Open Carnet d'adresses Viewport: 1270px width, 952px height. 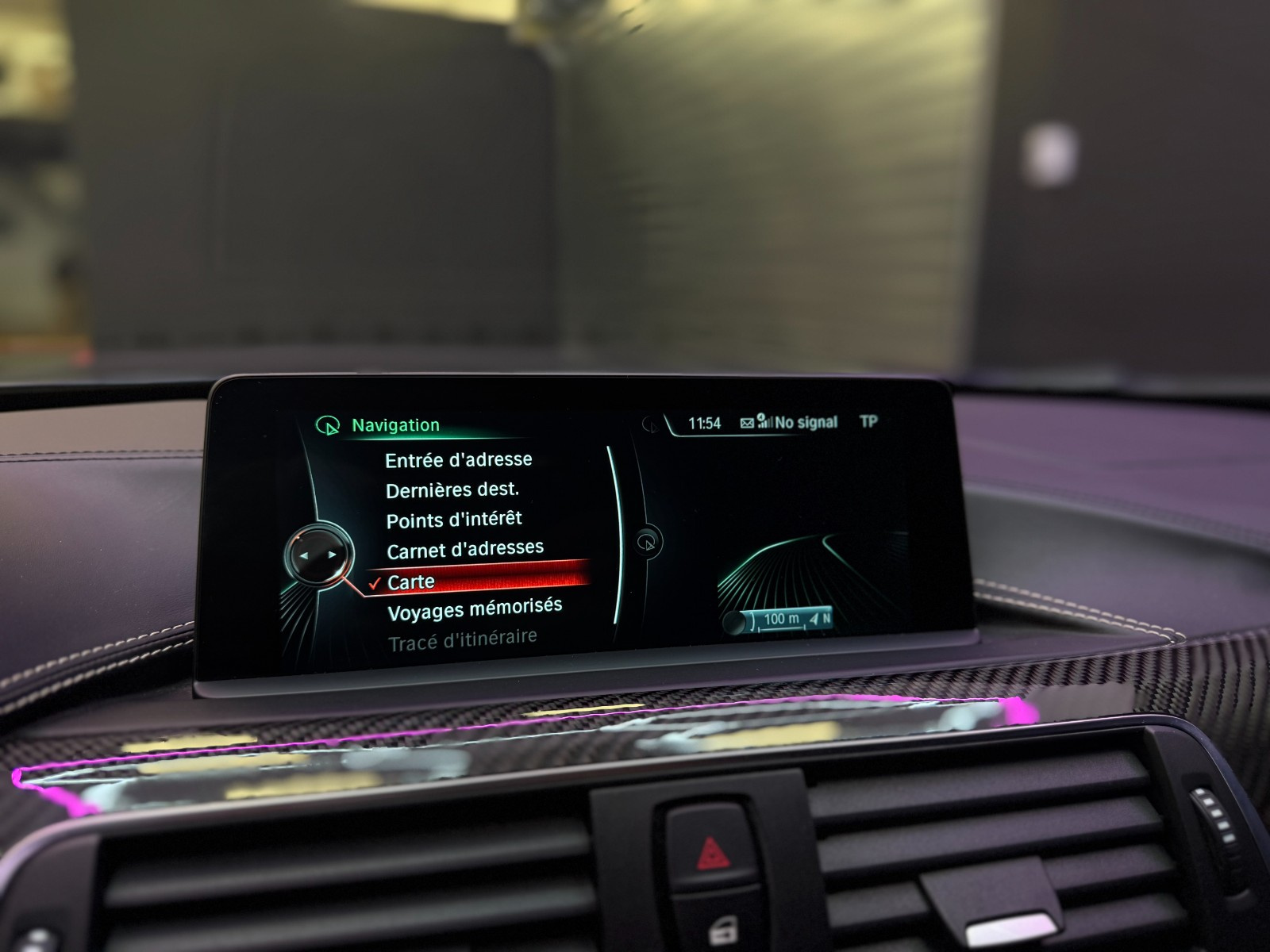click(x=465, y=550)
